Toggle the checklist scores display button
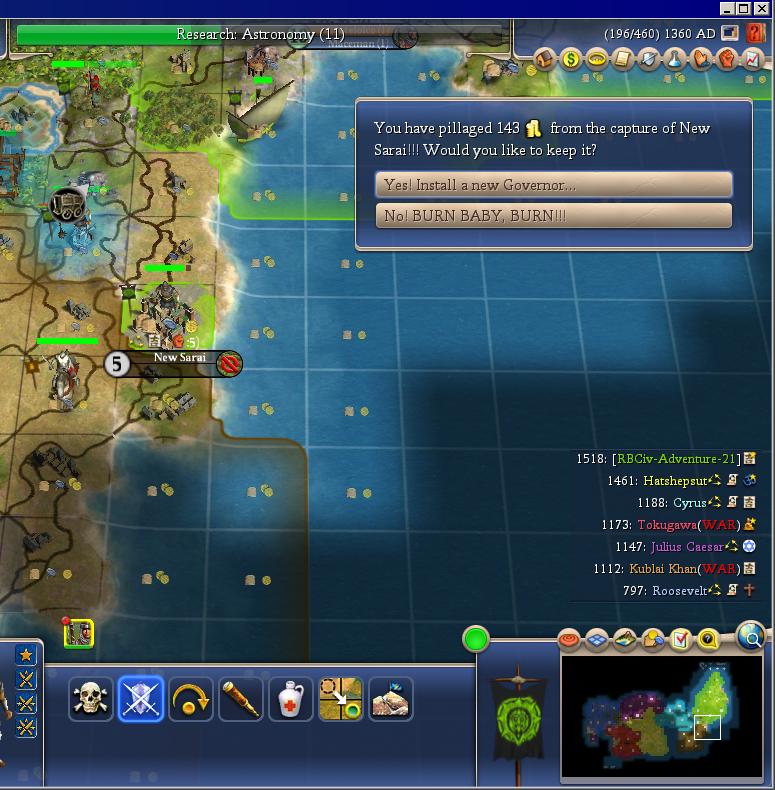 tap(681, 639)
